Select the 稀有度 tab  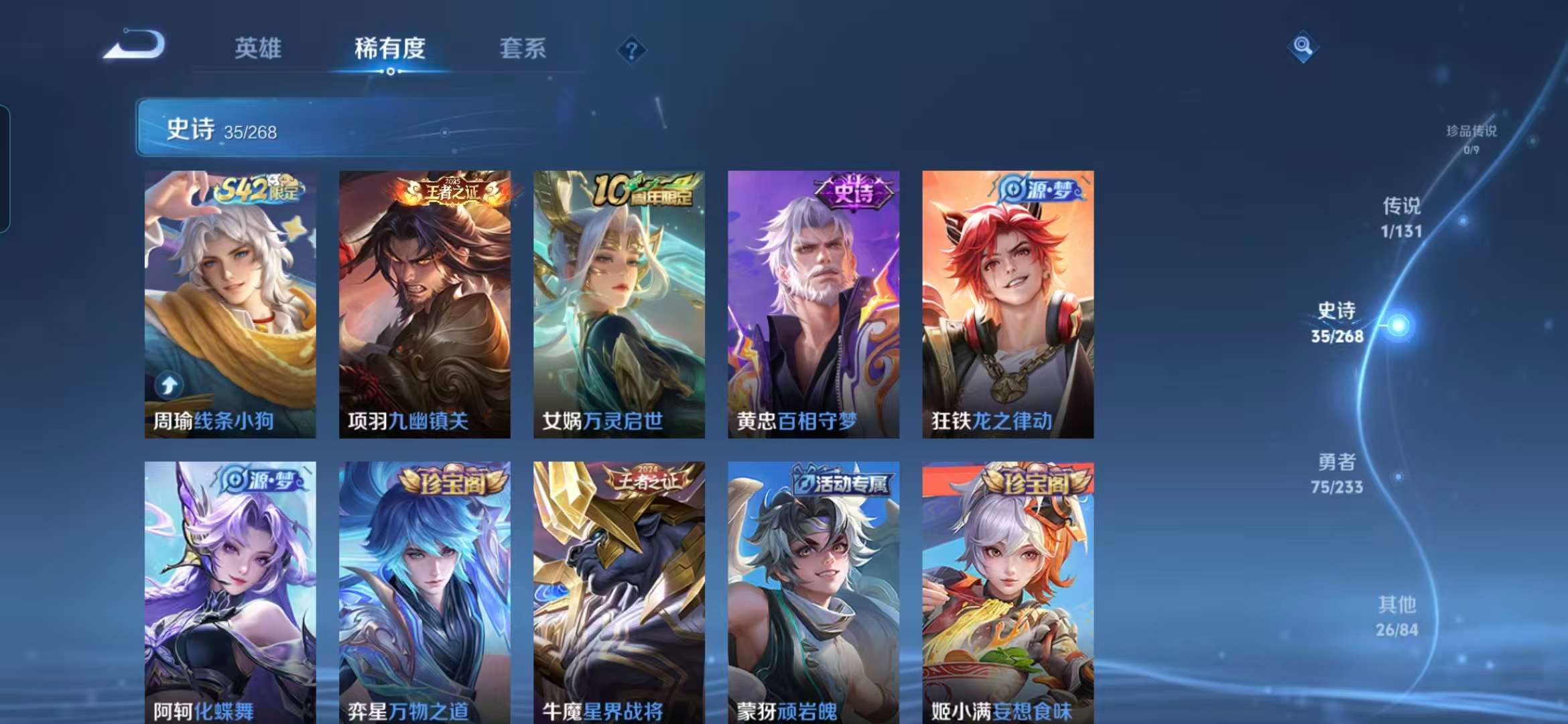click(389, 49)
